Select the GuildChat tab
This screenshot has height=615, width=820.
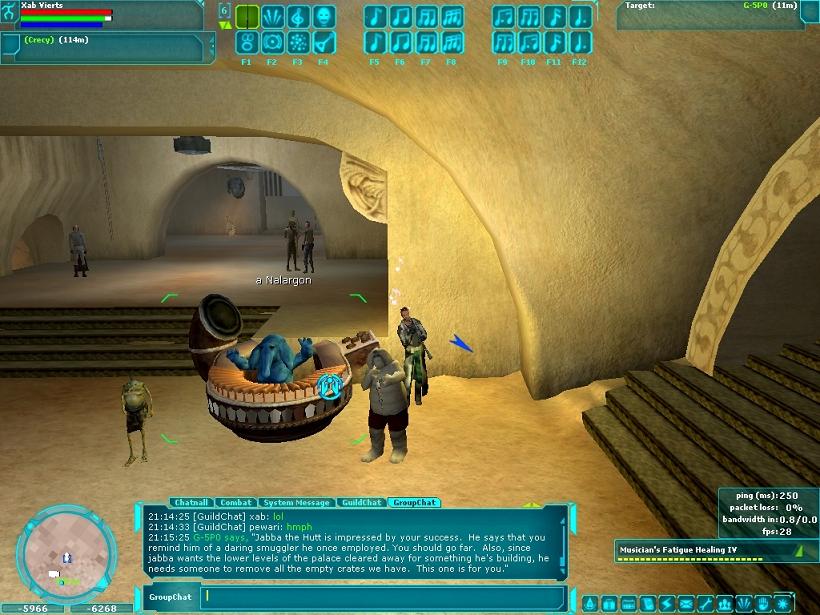(x=361, y=502)
